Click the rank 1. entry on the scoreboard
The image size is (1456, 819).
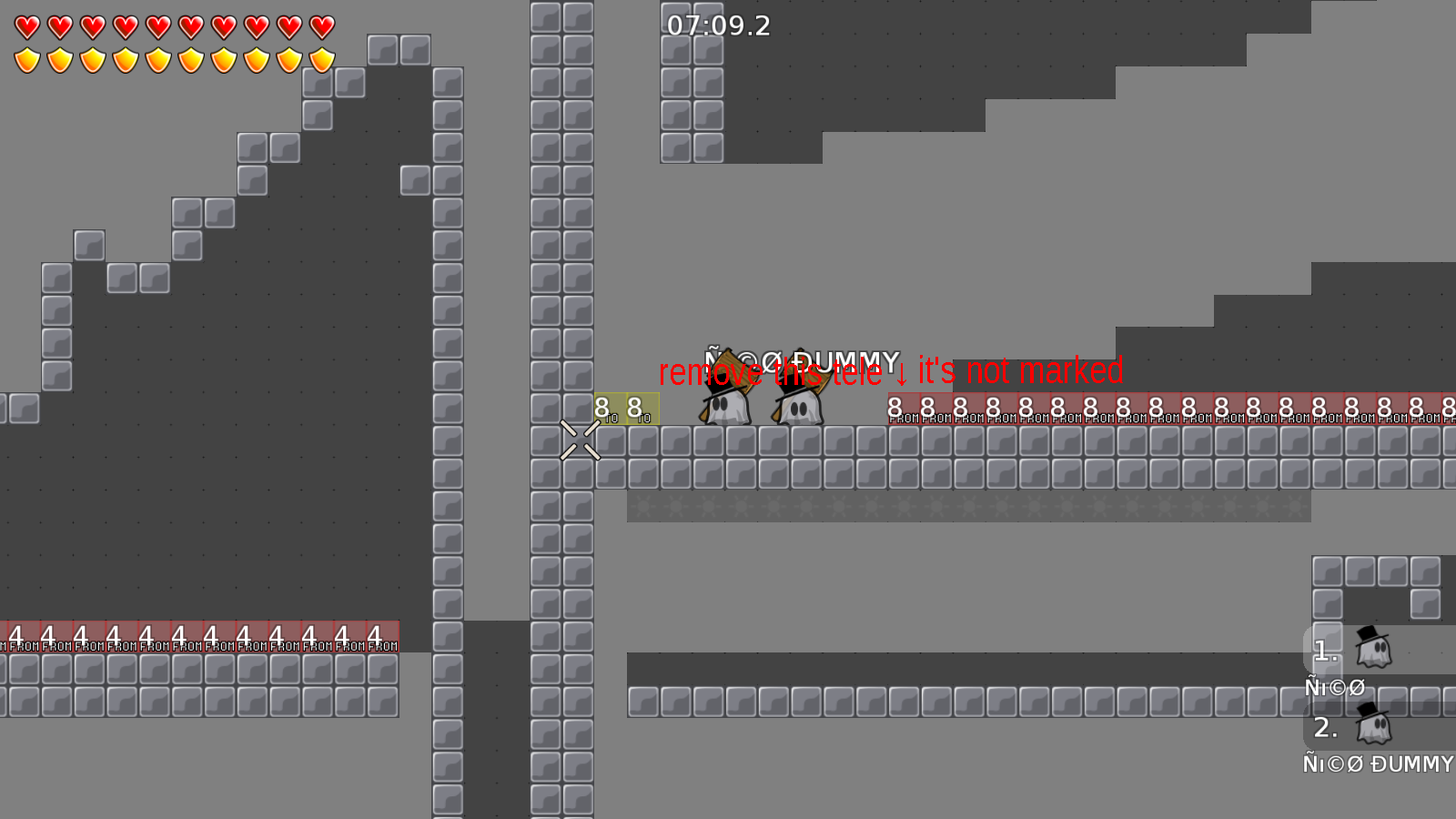pos(1324,651)
